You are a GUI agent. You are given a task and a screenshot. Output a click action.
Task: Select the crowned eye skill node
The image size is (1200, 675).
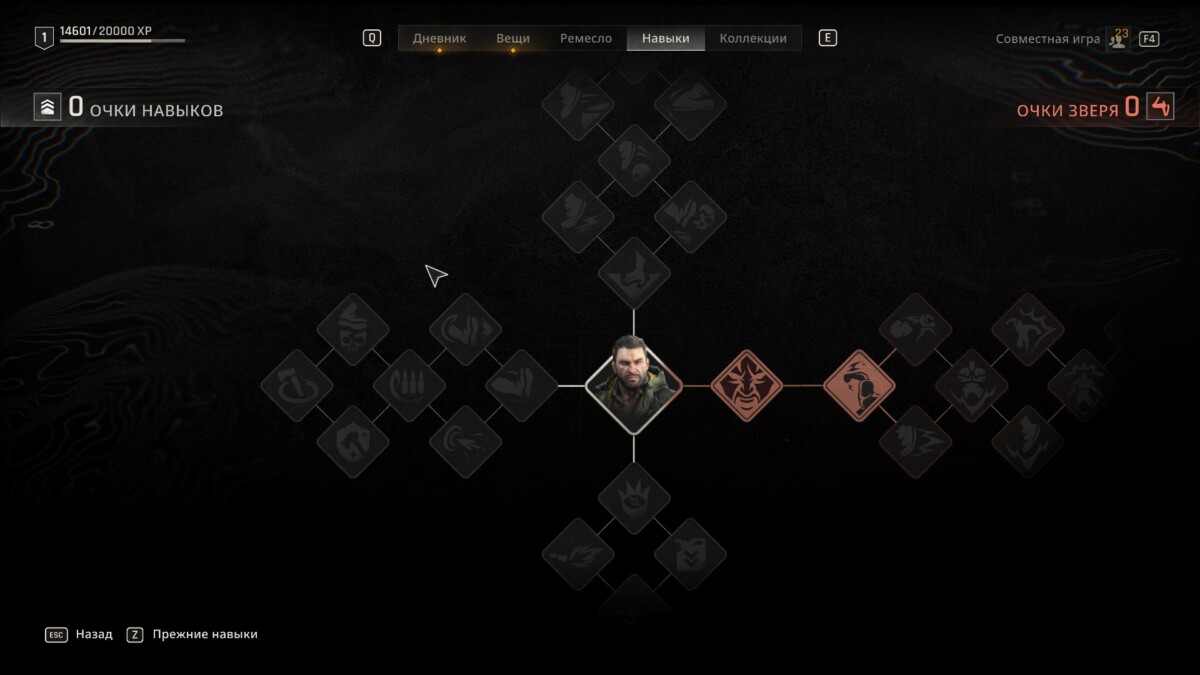(x=633, y=498)
